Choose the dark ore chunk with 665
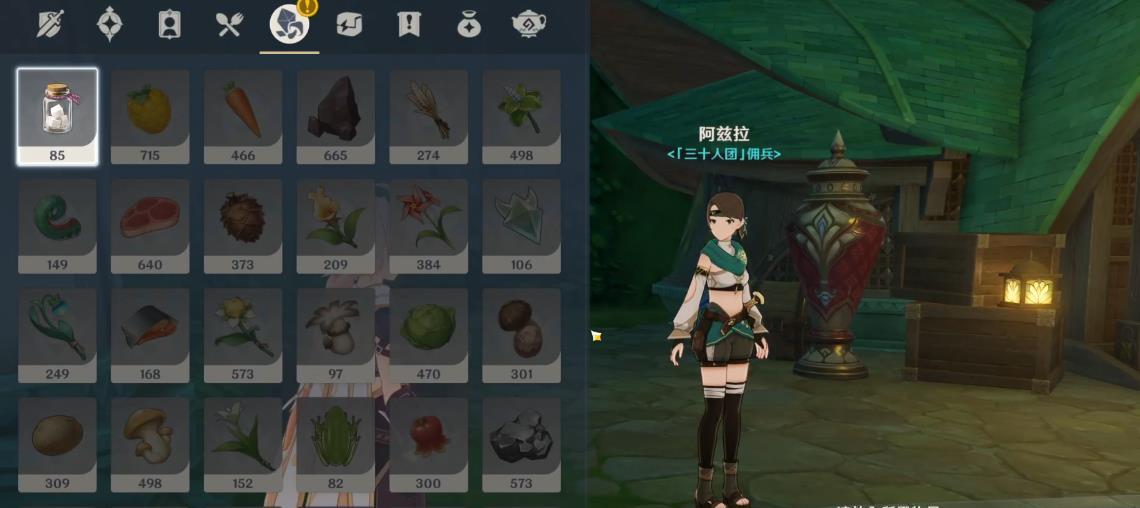The image size is (1140, 508). click(x=336, y=115)
